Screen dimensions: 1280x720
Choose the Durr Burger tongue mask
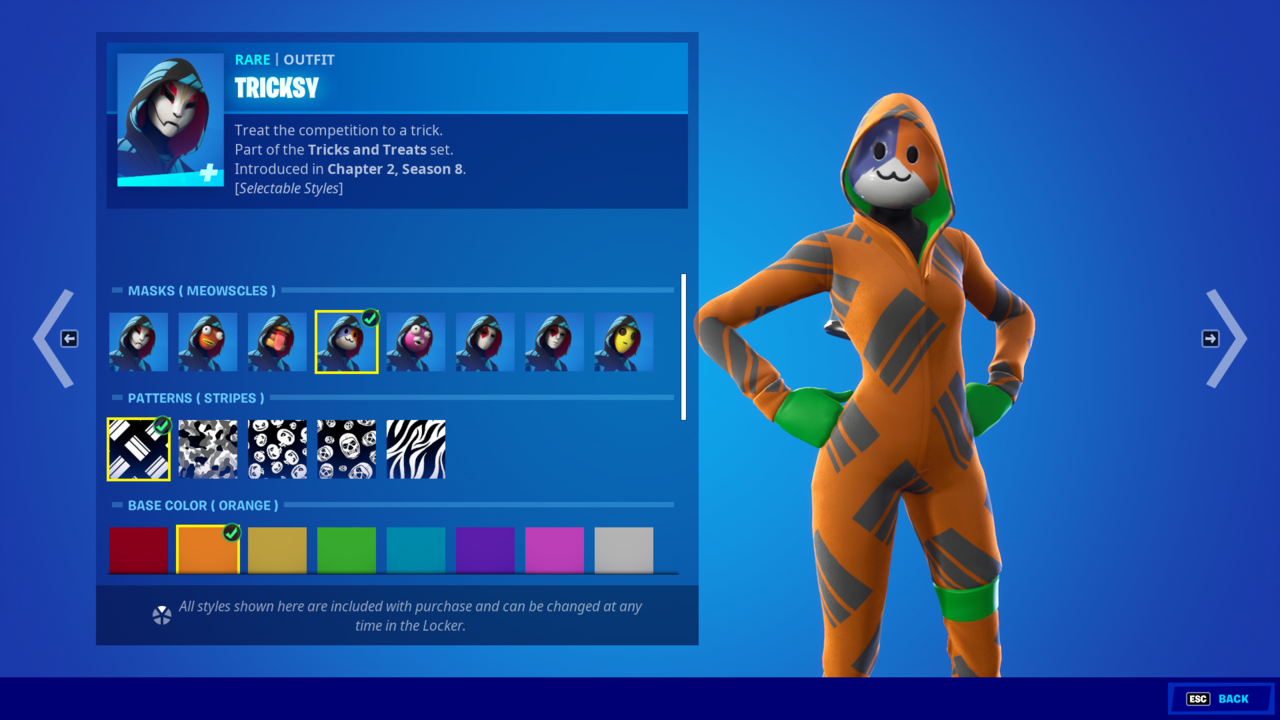pyautogui.click(x=277, y=342)
